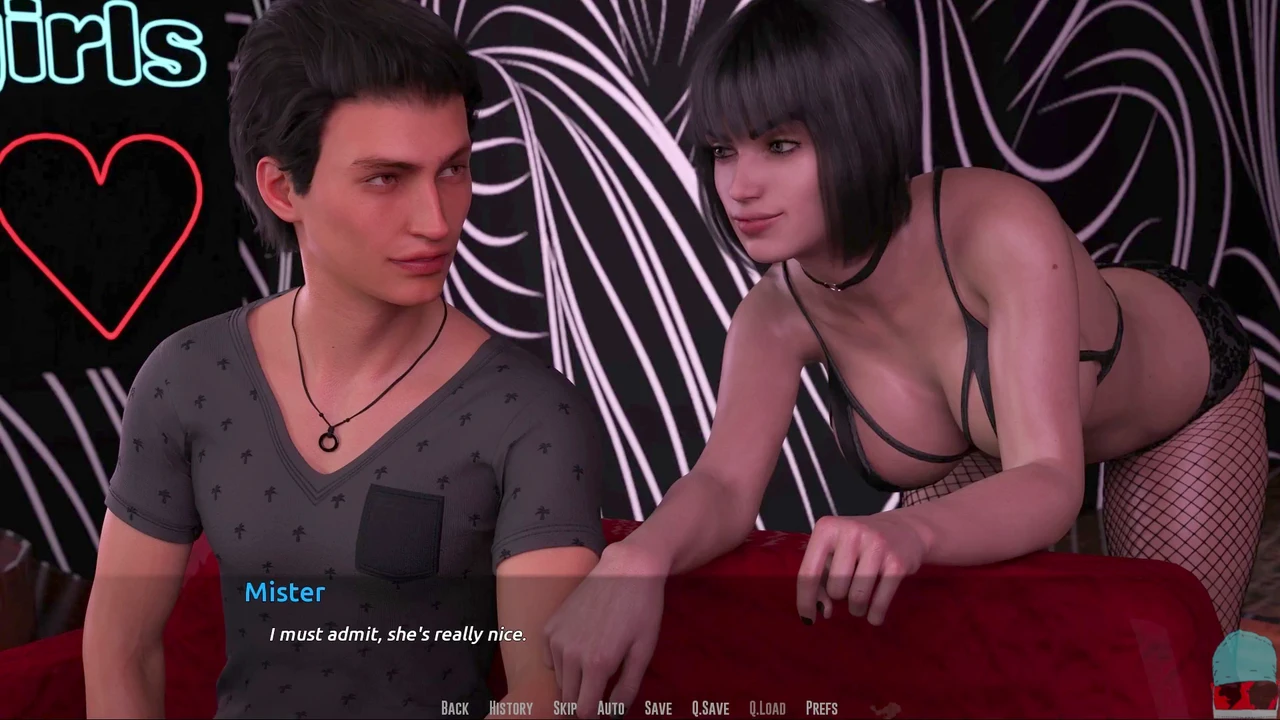Activate Skip in the quick menu

pos(565,708)
